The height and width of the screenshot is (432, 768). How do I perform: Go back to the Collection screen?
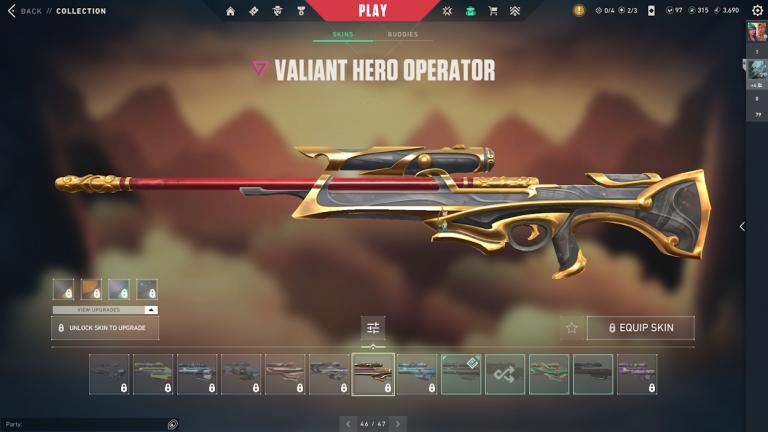(x=28, y=11)
